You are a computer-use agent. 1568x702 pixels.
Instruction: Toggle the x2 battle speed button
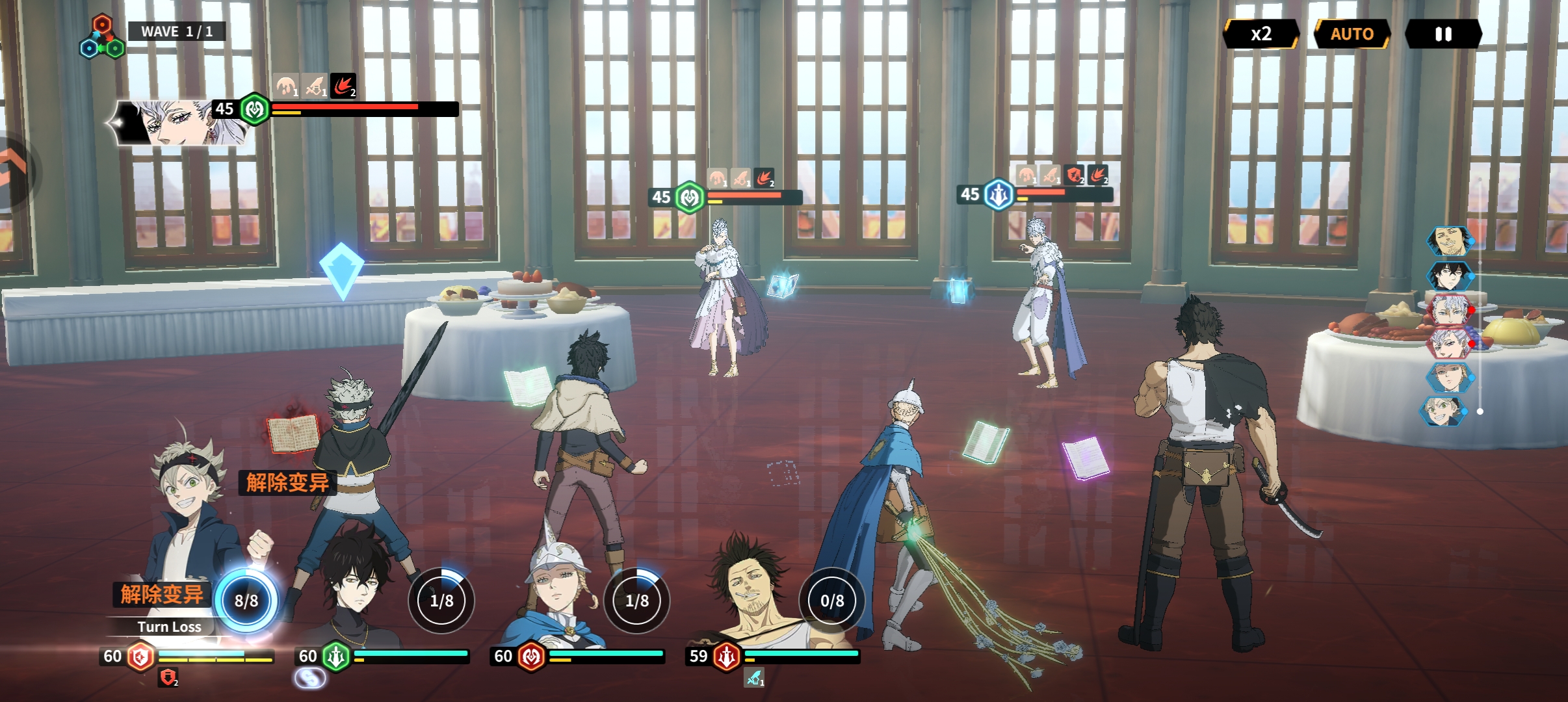pos(1261,34)
